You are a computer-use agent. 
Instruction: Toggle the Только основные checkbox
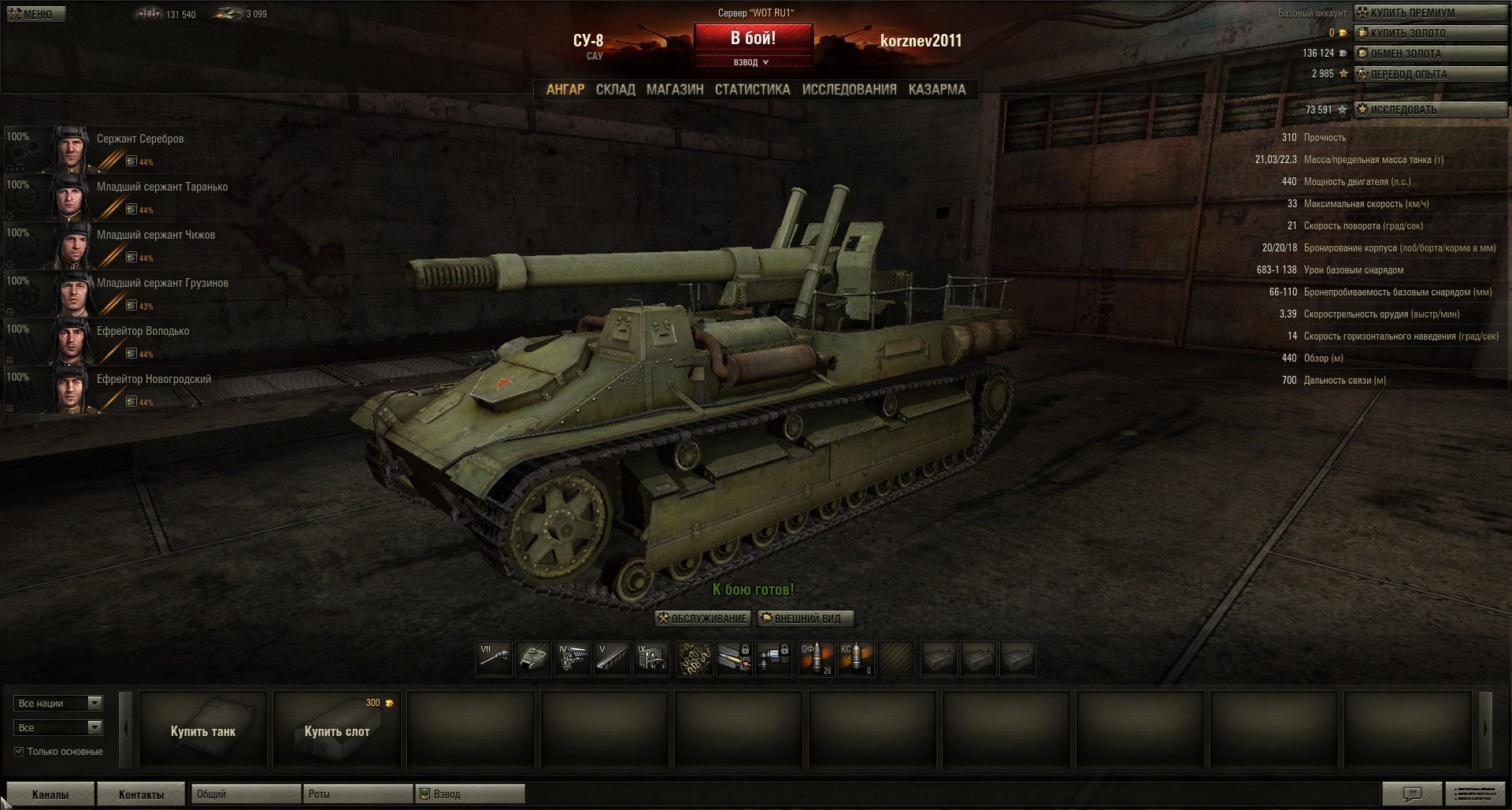click(x=19, y=752)
